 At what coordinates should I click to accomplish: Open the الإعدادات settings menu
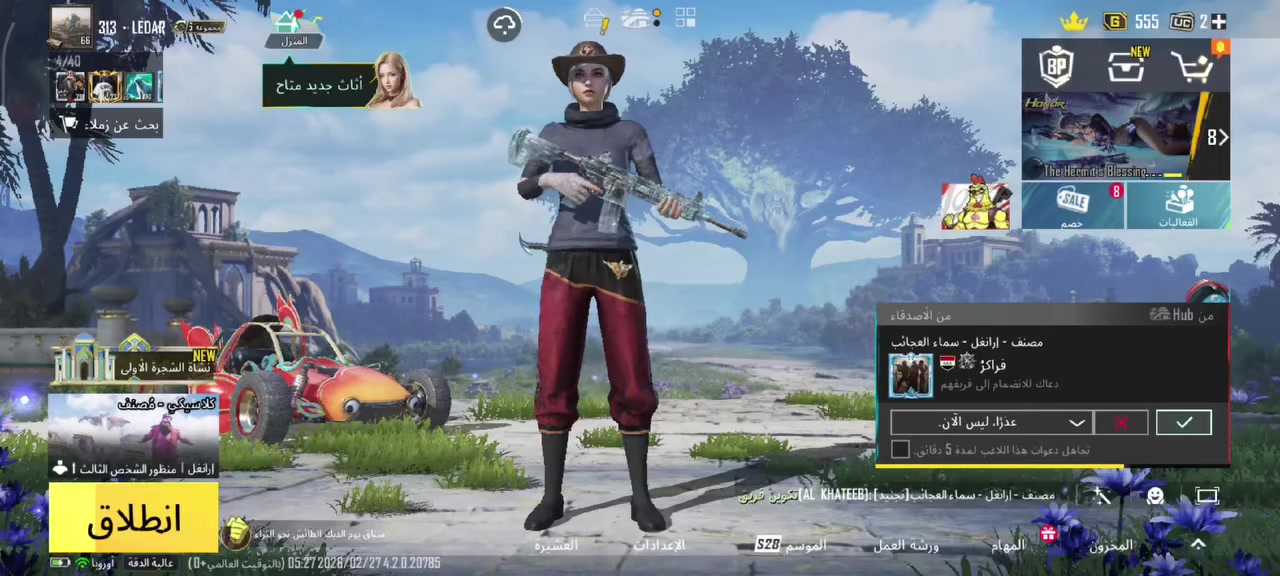659,545
